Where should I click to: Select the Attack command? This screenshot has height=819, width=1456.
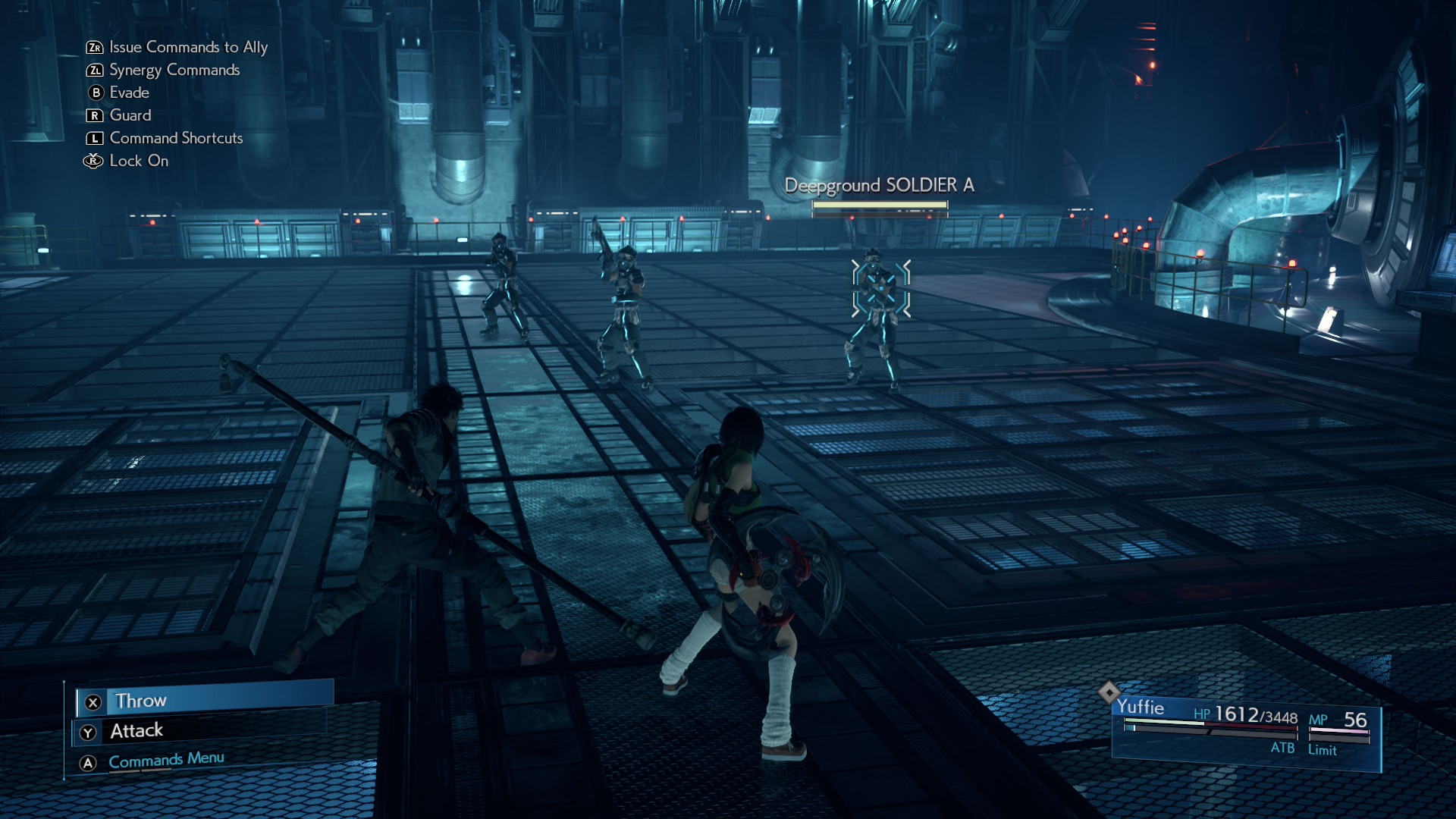137,730
